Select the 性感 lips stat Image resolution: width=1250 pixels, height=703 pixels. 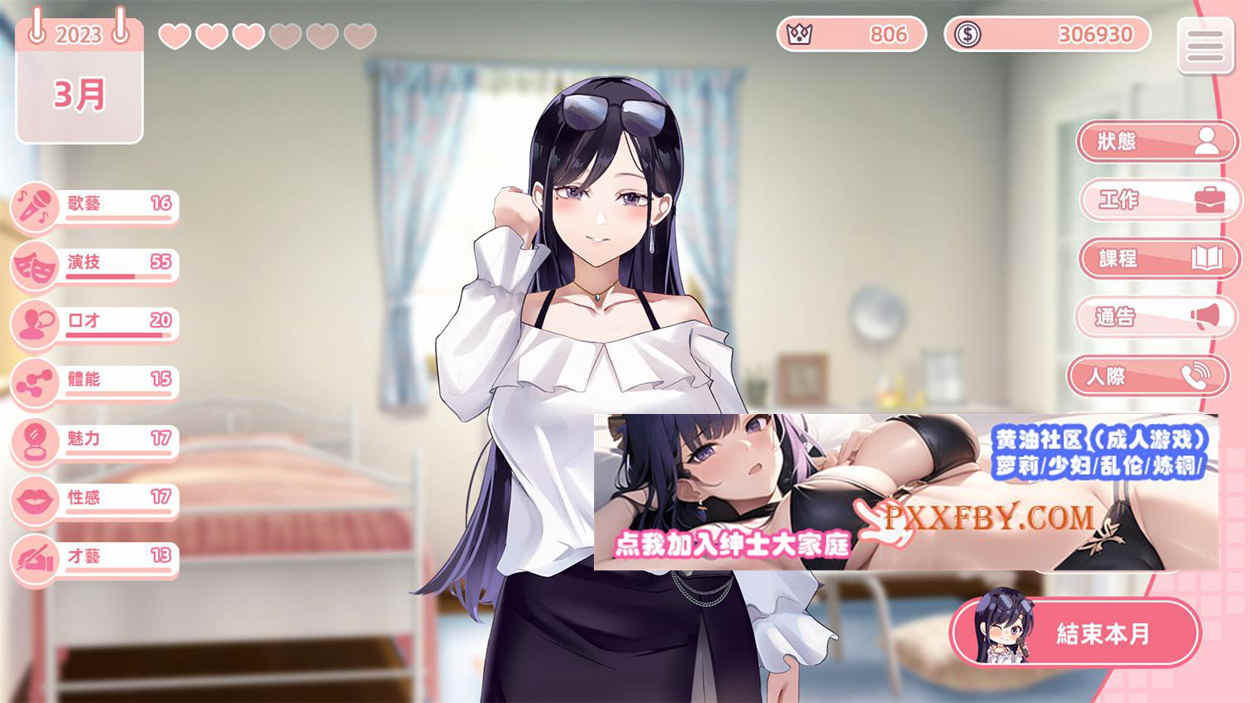(x=96, y=499)
